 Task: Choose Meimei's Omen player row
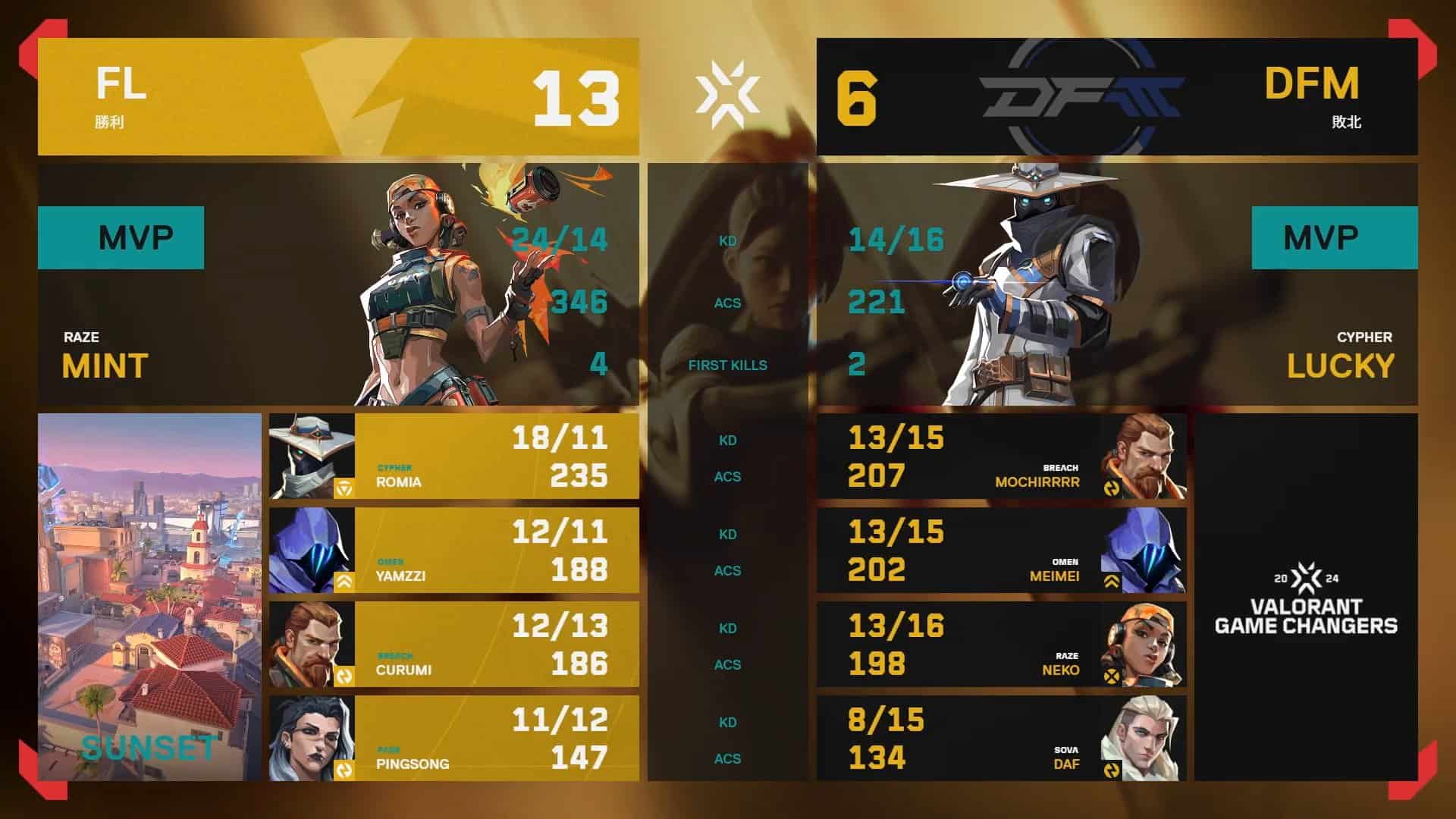pos(1001,551)
